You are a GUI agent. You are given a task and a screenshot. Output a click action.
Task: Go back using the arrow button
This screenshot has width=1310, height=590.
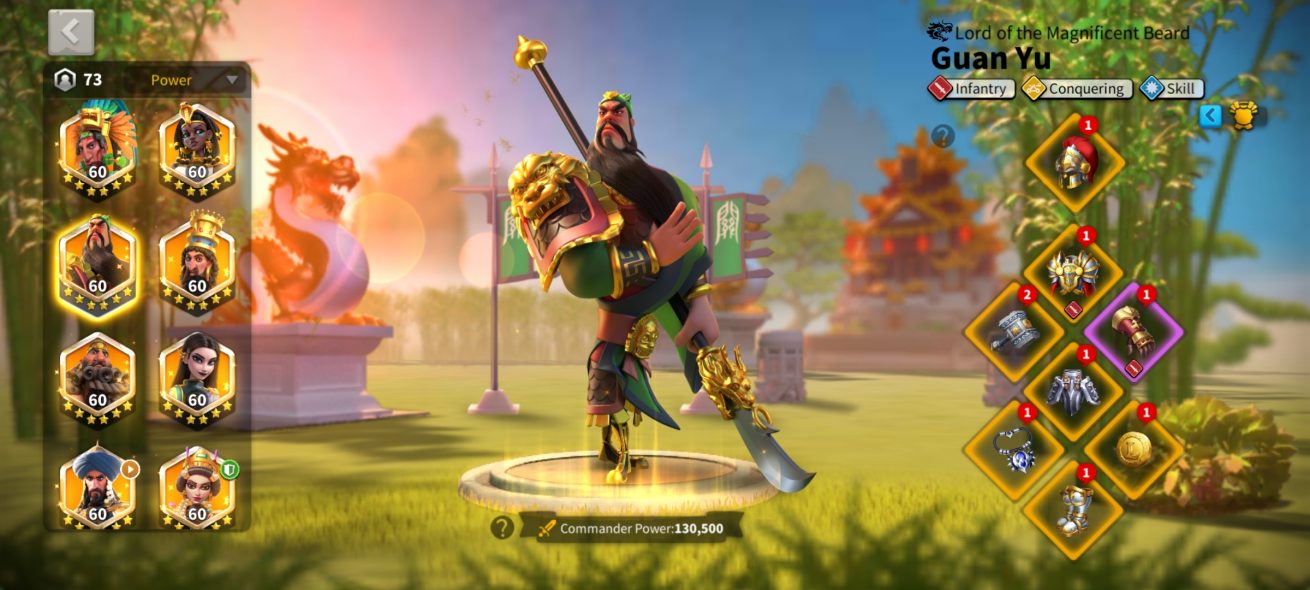tap(71, 32)
